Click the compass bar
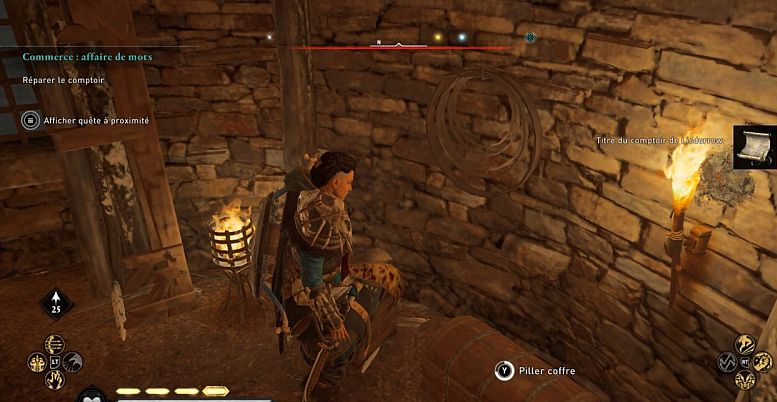This screenshot has height=402, width=777. (398, 45)
